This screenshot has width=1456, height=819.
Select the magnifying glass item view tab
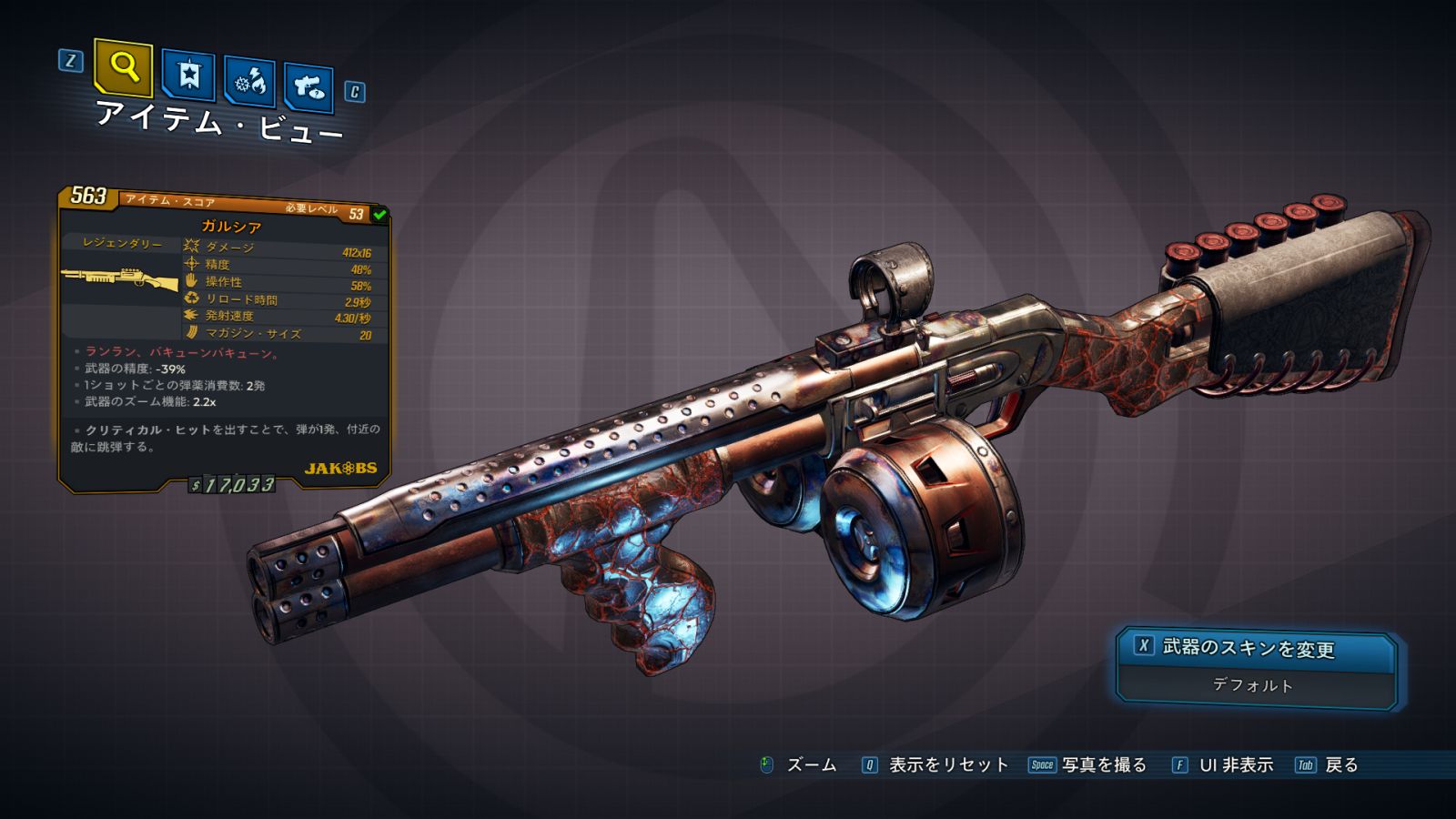tap(123, 67)
